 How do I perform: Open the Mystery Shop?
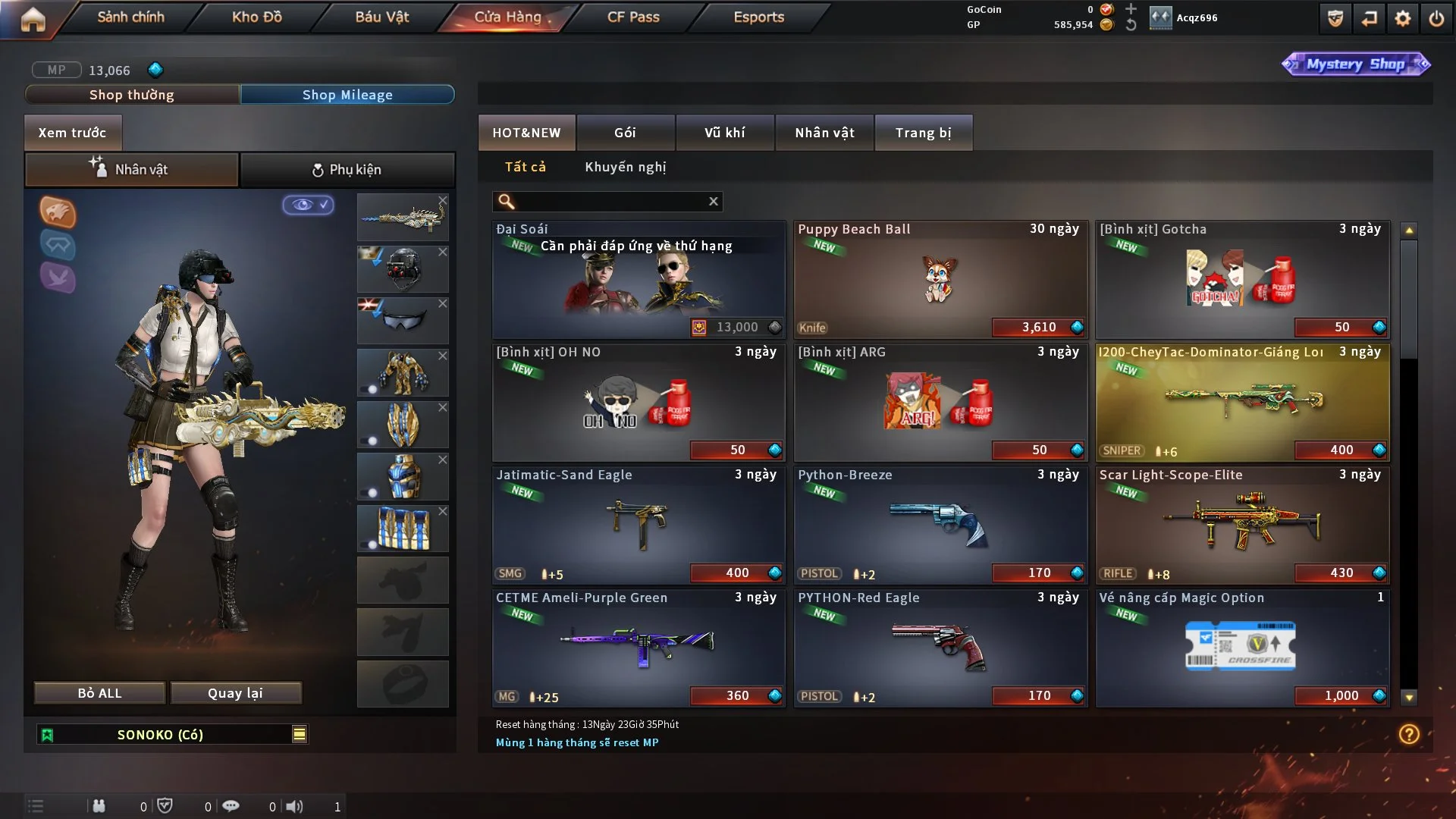click(x=1355, y=64)
